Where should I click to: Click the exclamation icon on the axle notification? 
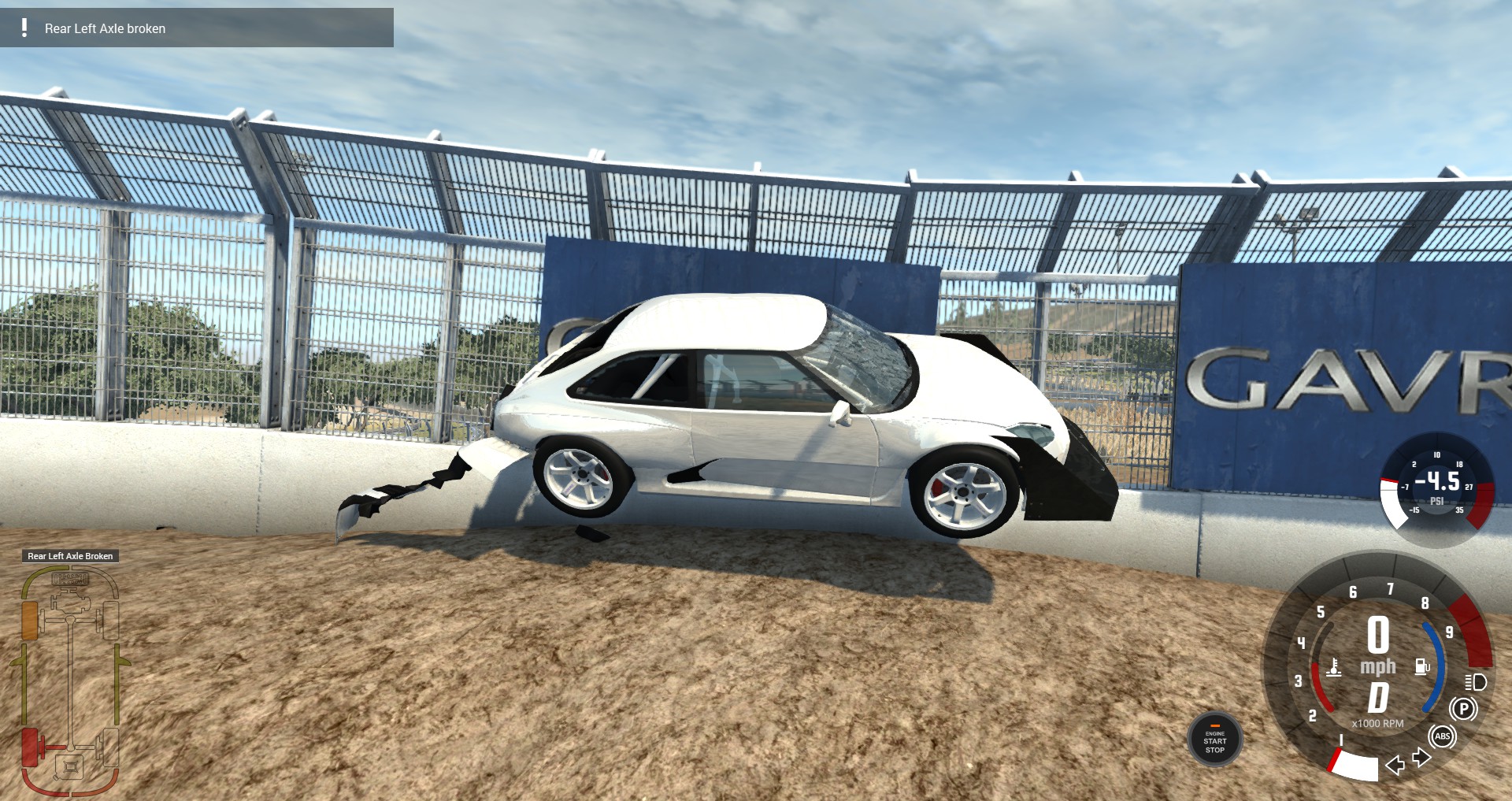24,30
